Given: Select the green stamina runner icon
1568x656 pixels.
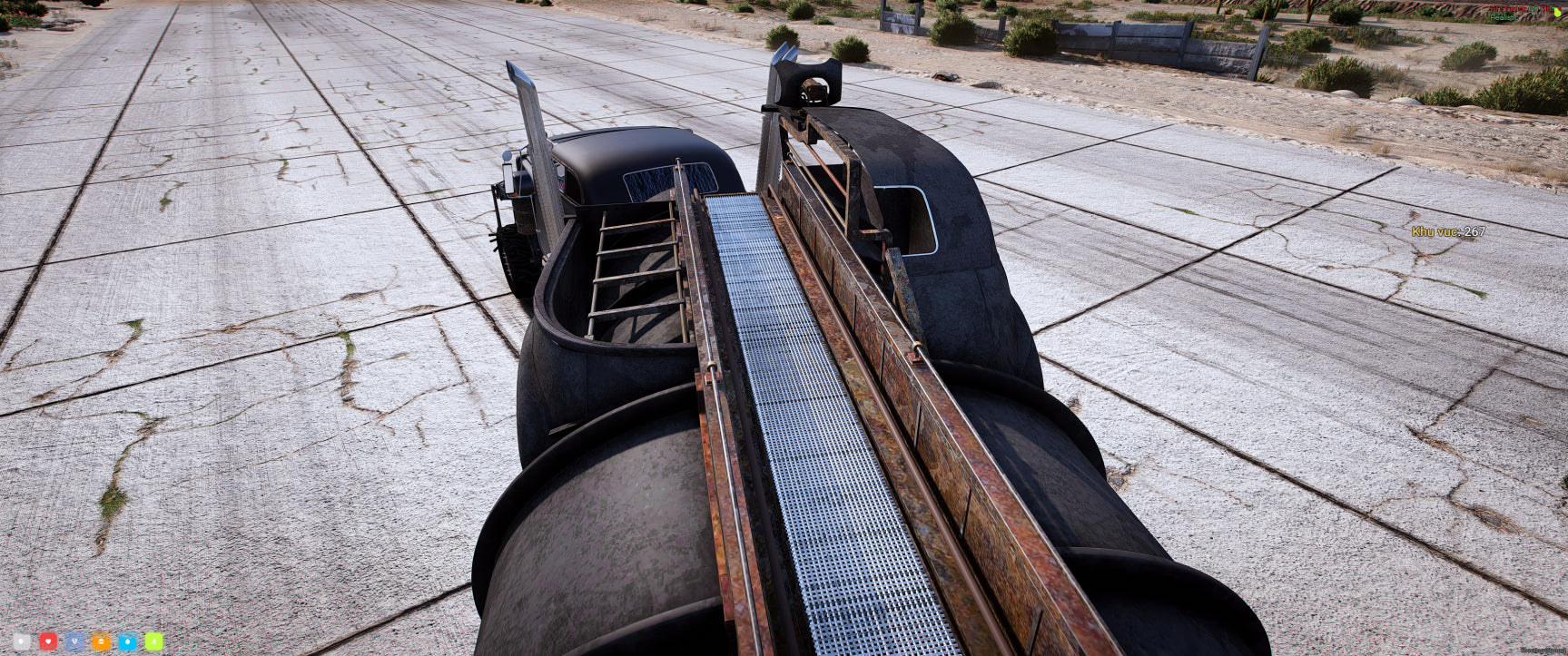Looking at the screenshot, I should (153, 641).
